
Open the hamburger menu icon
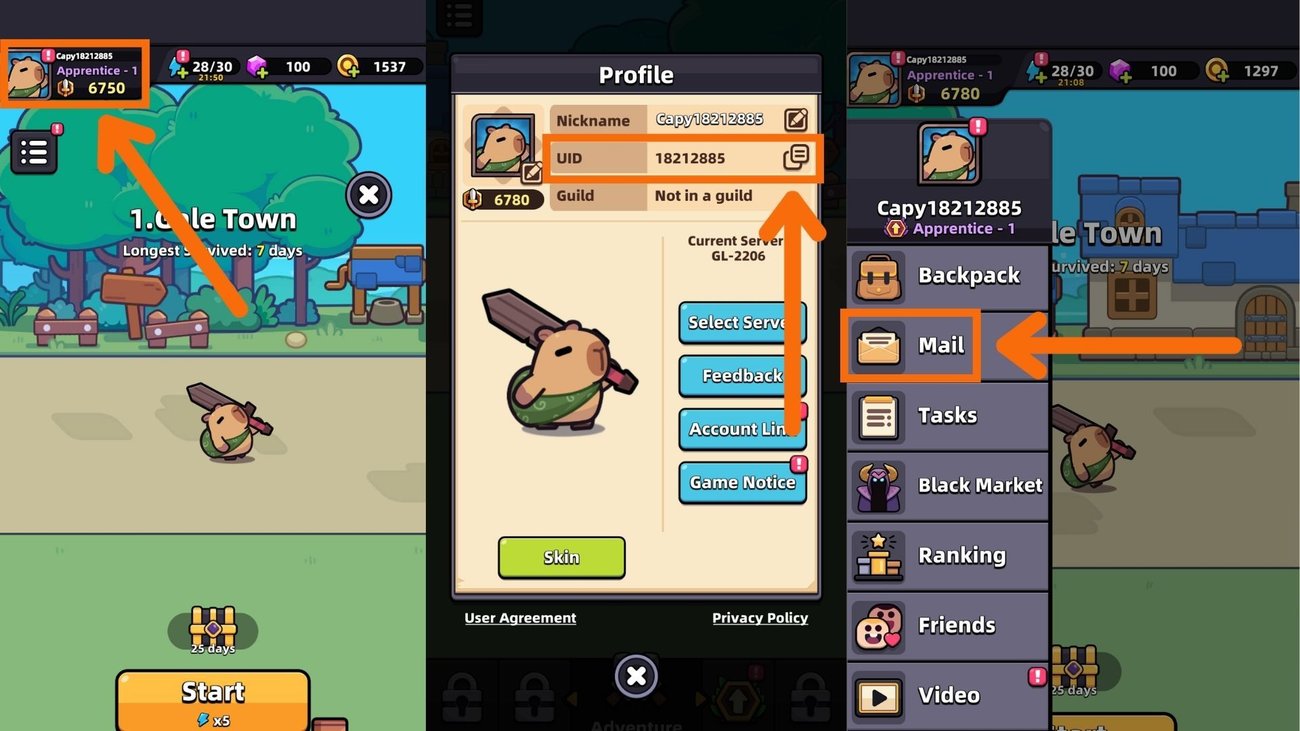tap(35, 150)
